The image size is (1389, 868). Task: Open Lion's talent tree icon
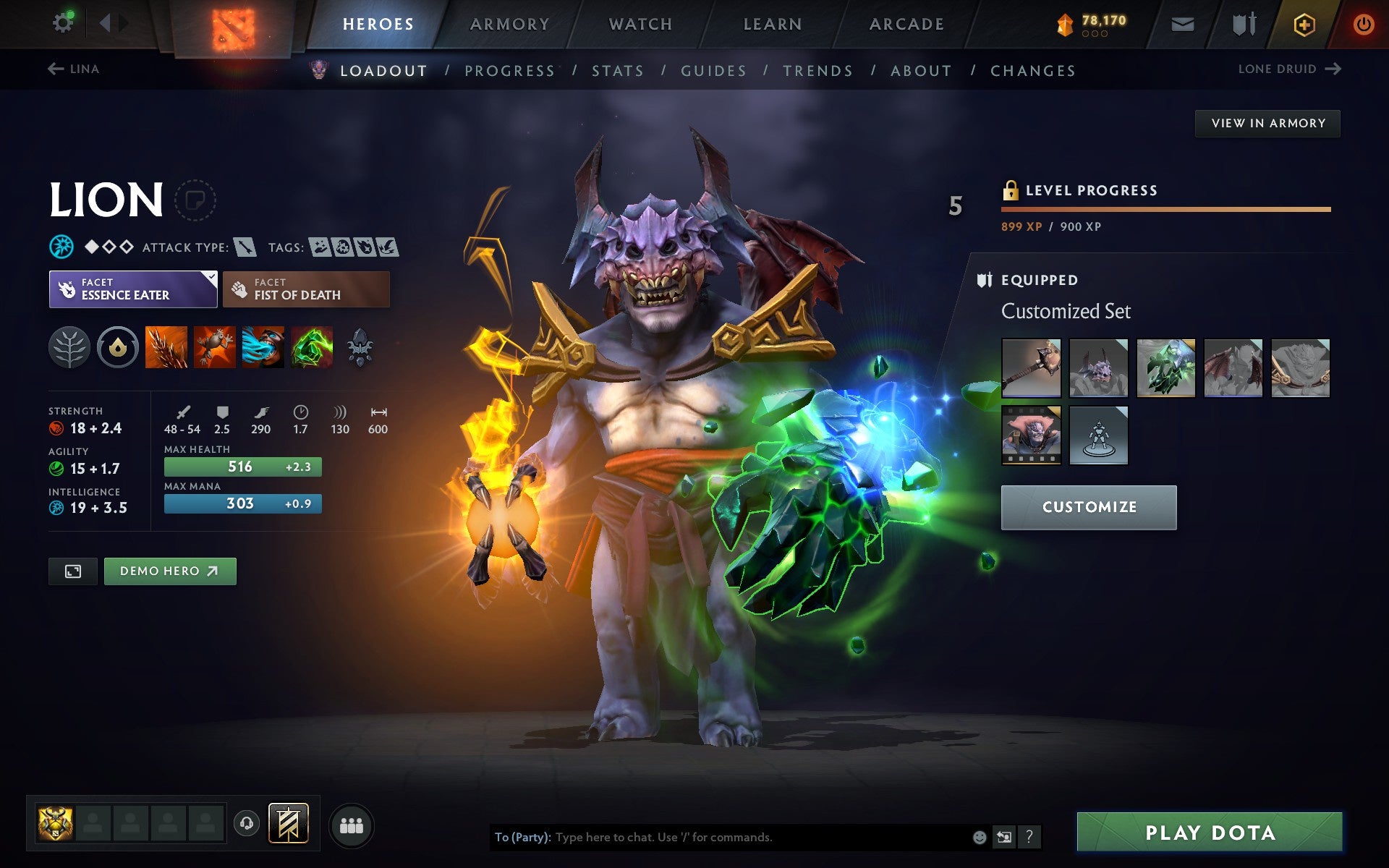click(x=69, y=348)
